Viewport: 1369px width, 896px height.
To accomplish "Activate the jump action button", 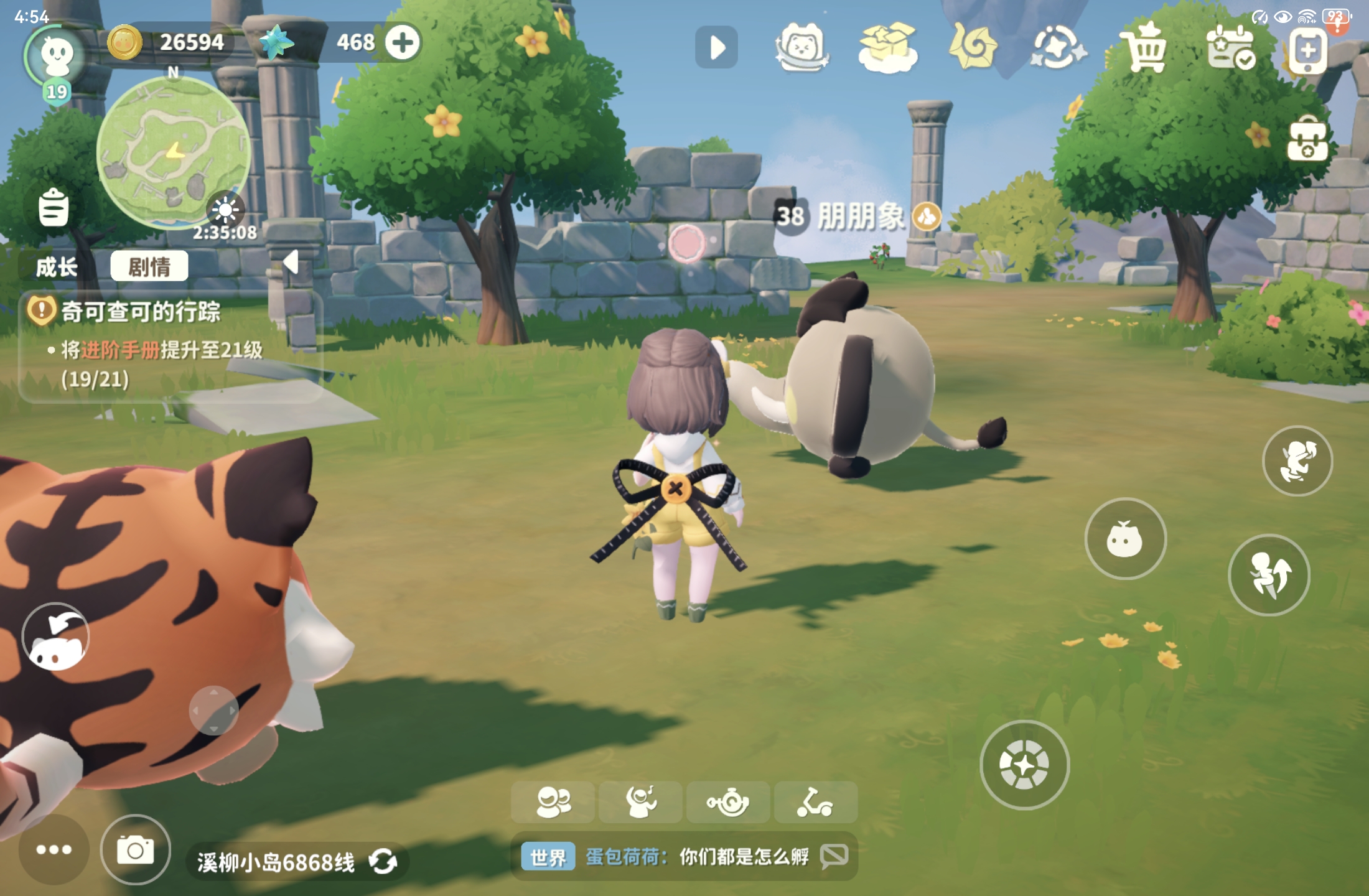I will pyautogui.click(x=1269, y=575).
